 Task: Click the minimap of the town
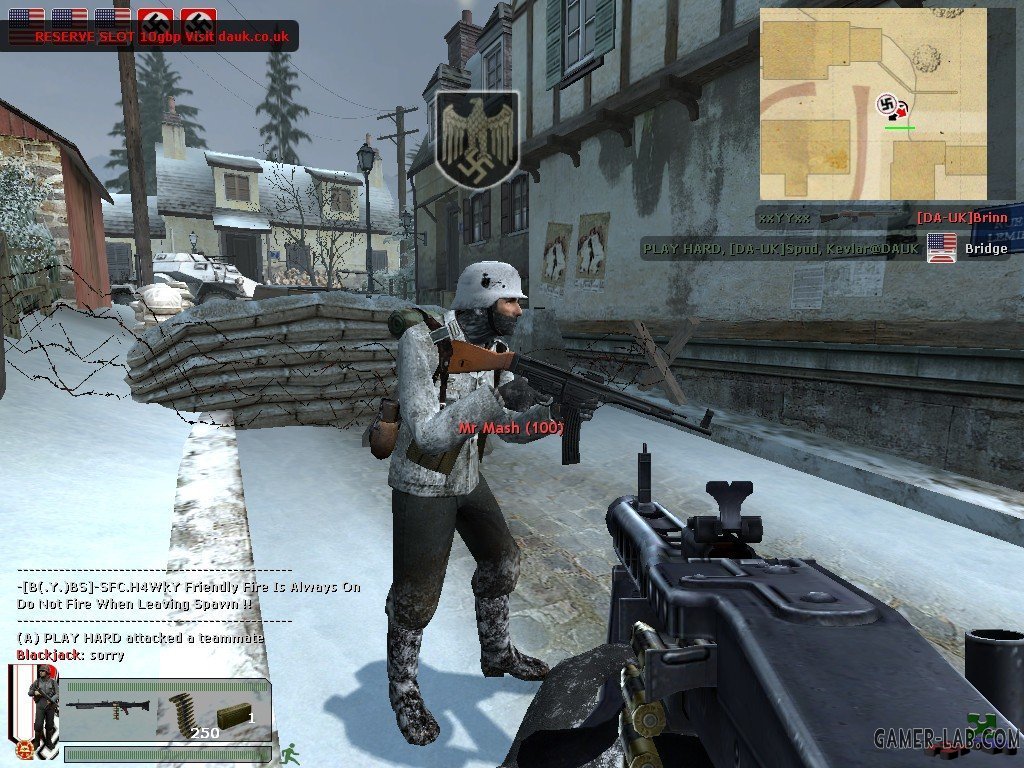(873, 103)
